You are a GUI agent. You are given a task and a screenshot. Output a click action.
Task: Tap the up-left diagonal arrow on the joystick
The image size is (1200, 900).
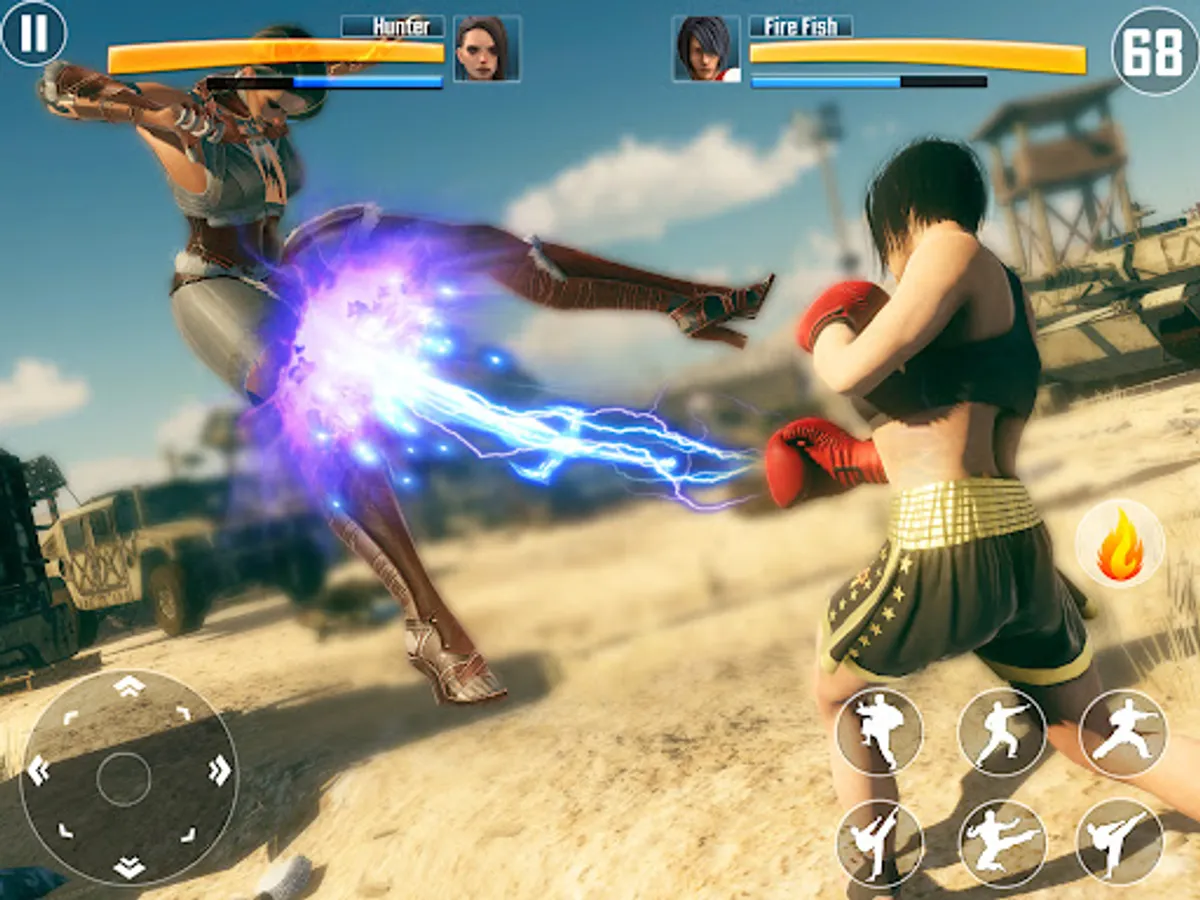click(70, 717)
